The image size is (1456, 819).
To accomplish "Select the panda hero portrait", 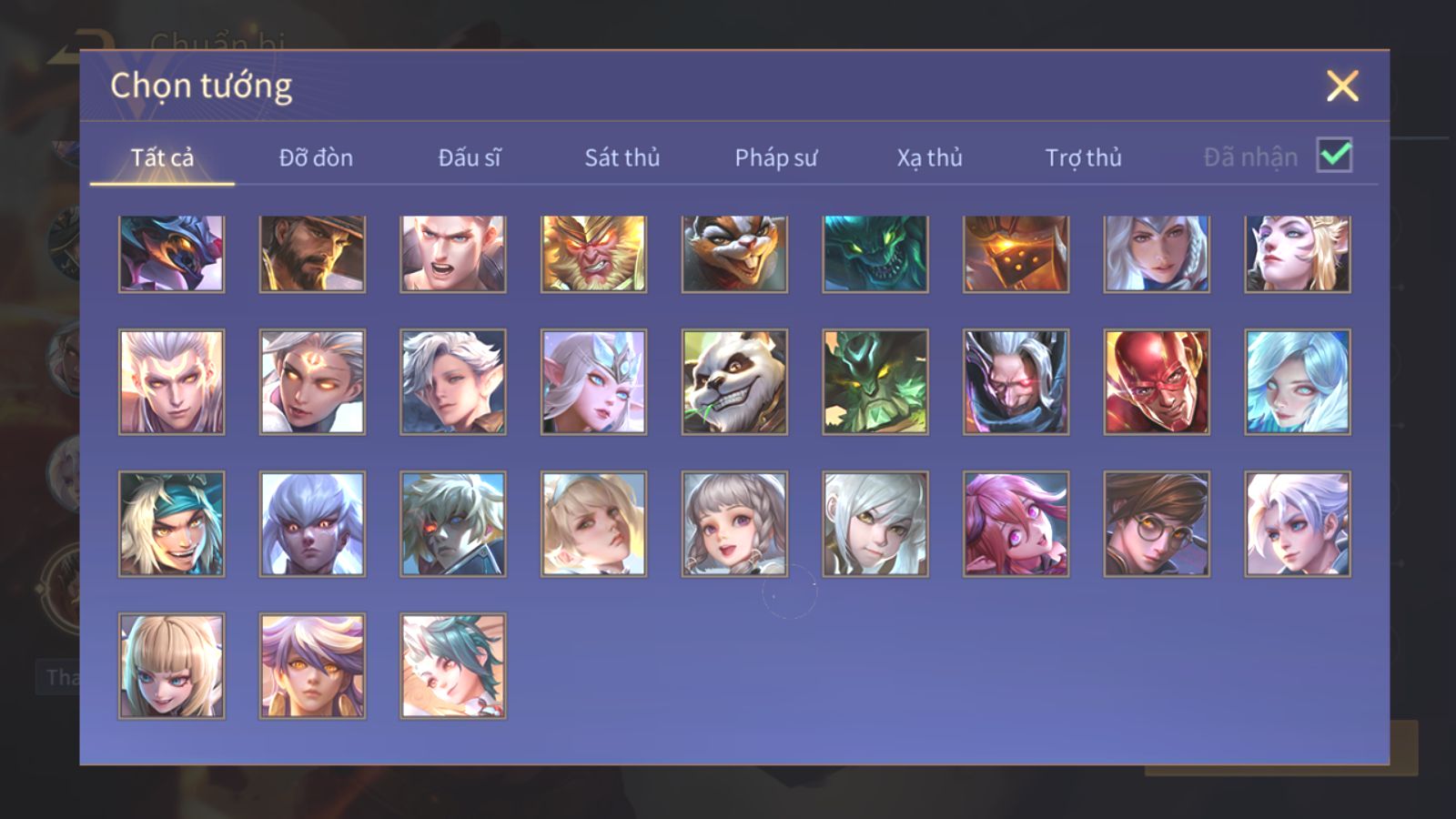I will [734, 381].
